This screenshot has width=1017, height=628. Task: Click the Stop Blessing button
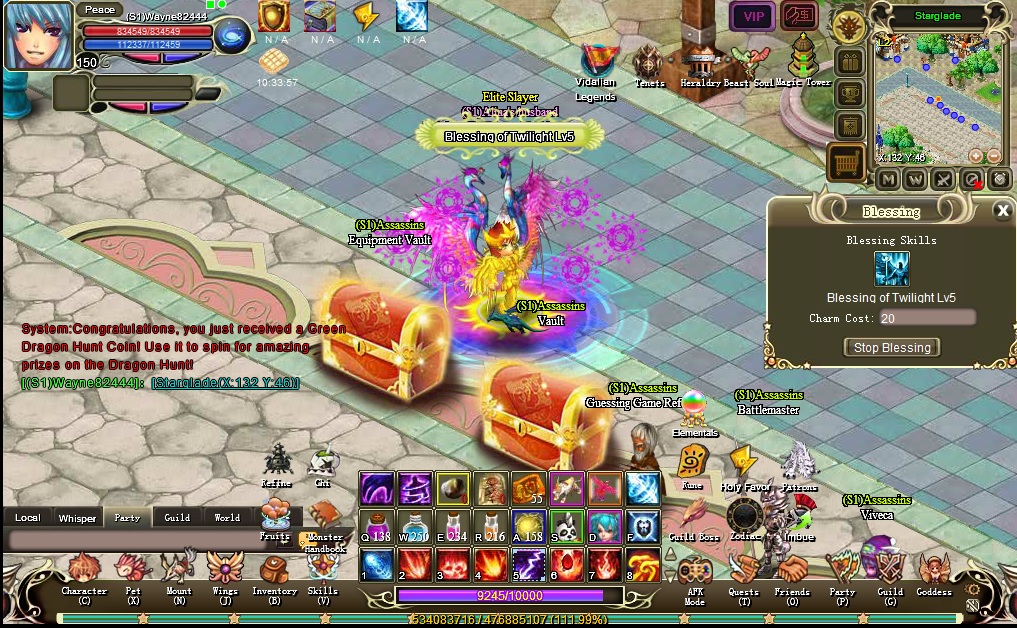[892, 347]
